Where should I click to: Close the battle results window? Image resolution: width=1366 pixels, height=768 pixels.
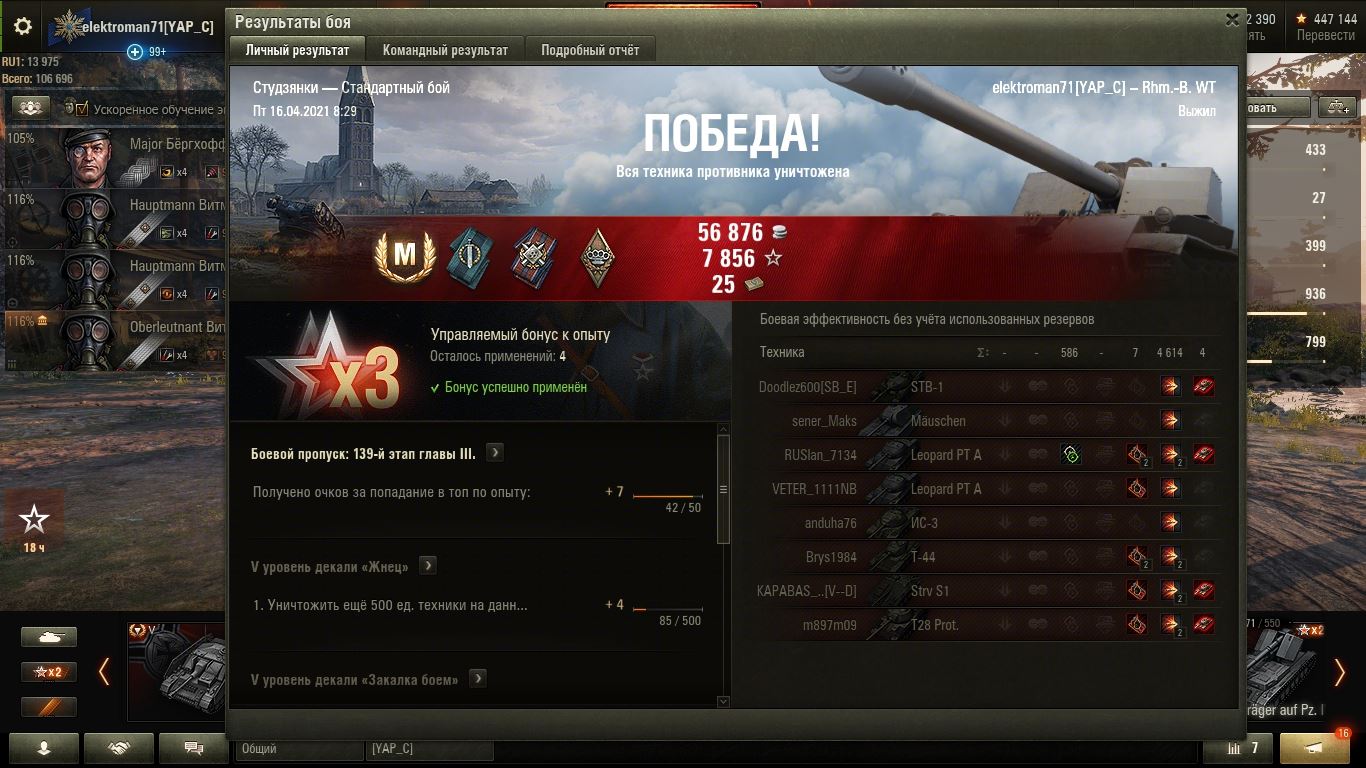pyautogui.click(x=1232, y=19)
